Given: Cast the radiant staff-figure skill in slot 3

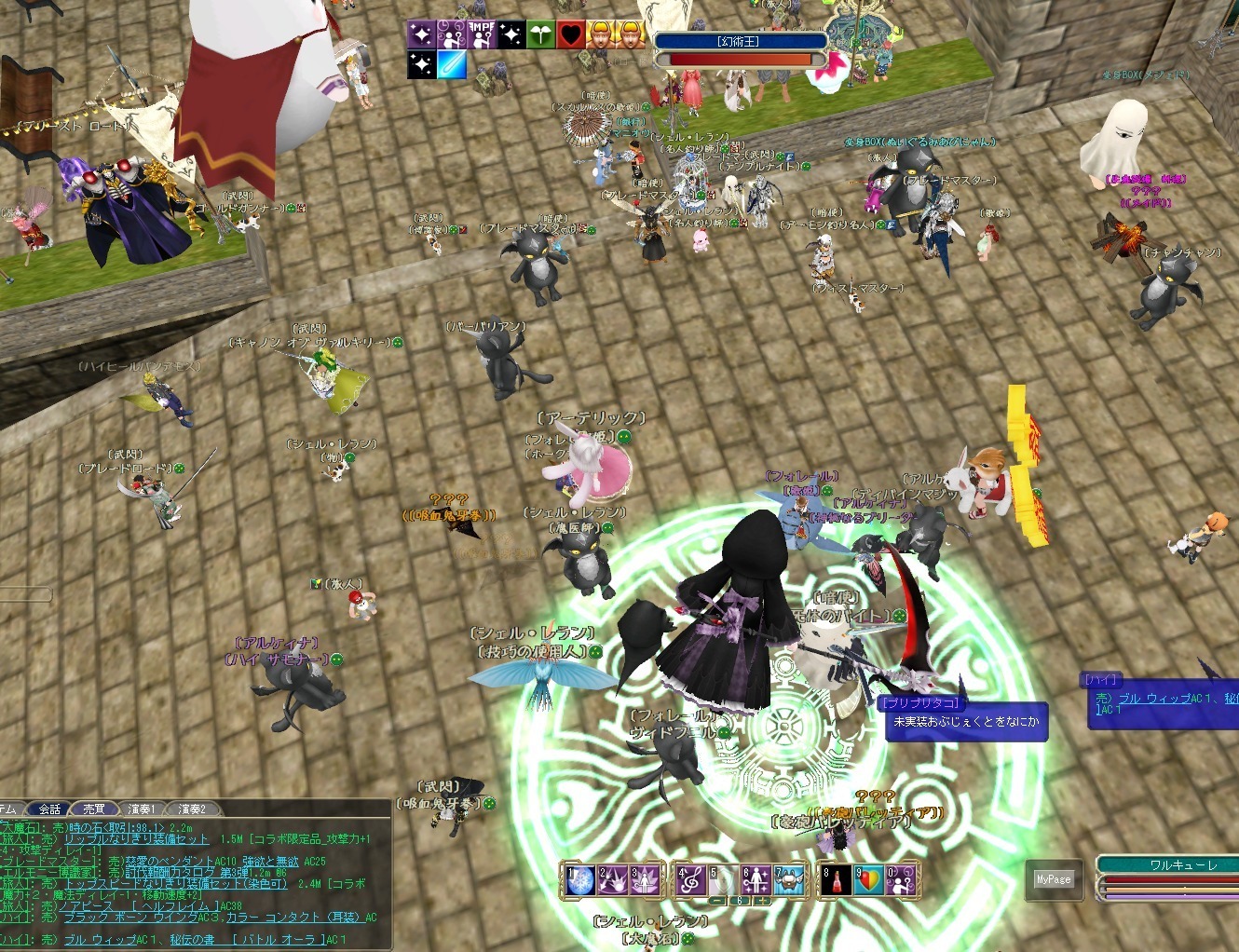Looking at the screenshot, I should (x=643, y=880).
